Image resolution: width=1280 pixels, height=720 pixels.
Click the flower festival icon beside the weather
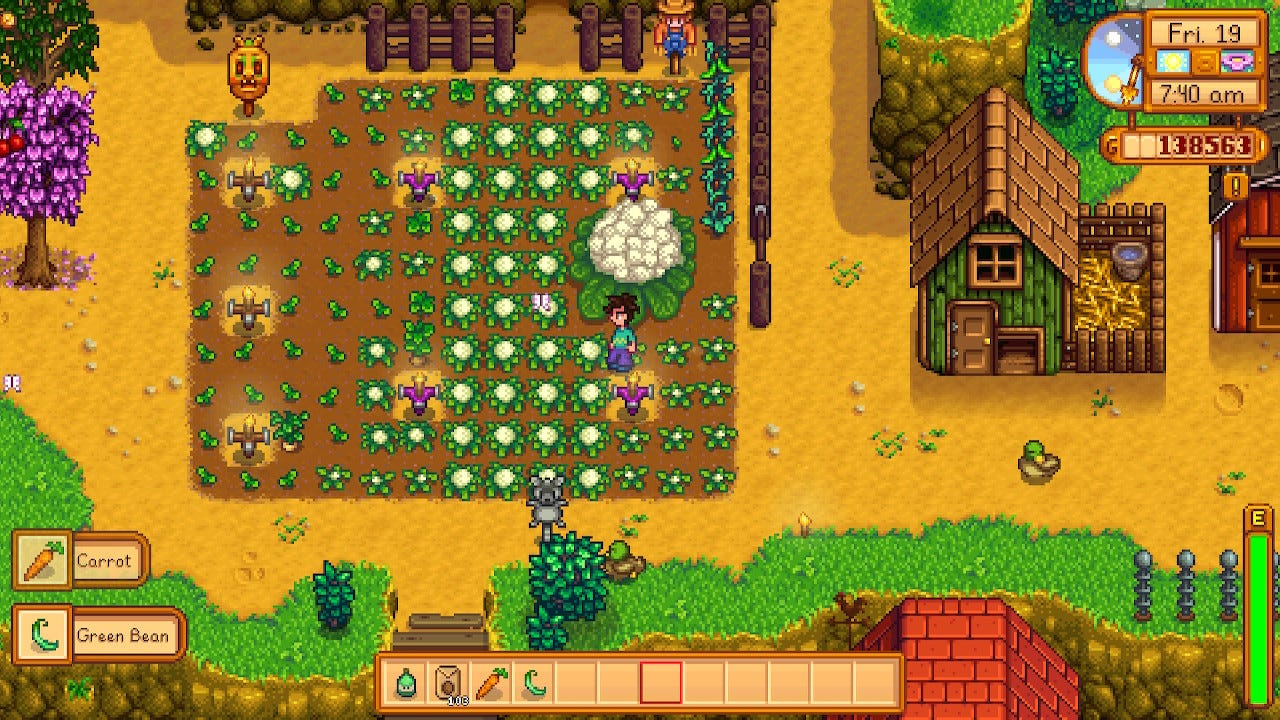click(x=1238, y=62)
